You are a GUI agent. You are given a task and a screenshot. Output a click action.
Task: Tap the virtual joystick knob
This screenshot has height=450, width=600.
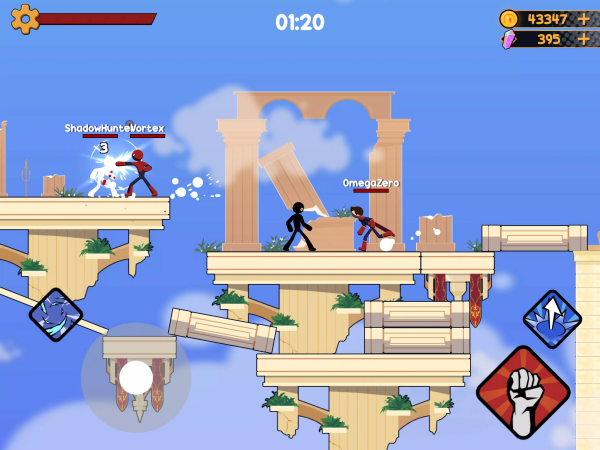click(x=136, y=377)
